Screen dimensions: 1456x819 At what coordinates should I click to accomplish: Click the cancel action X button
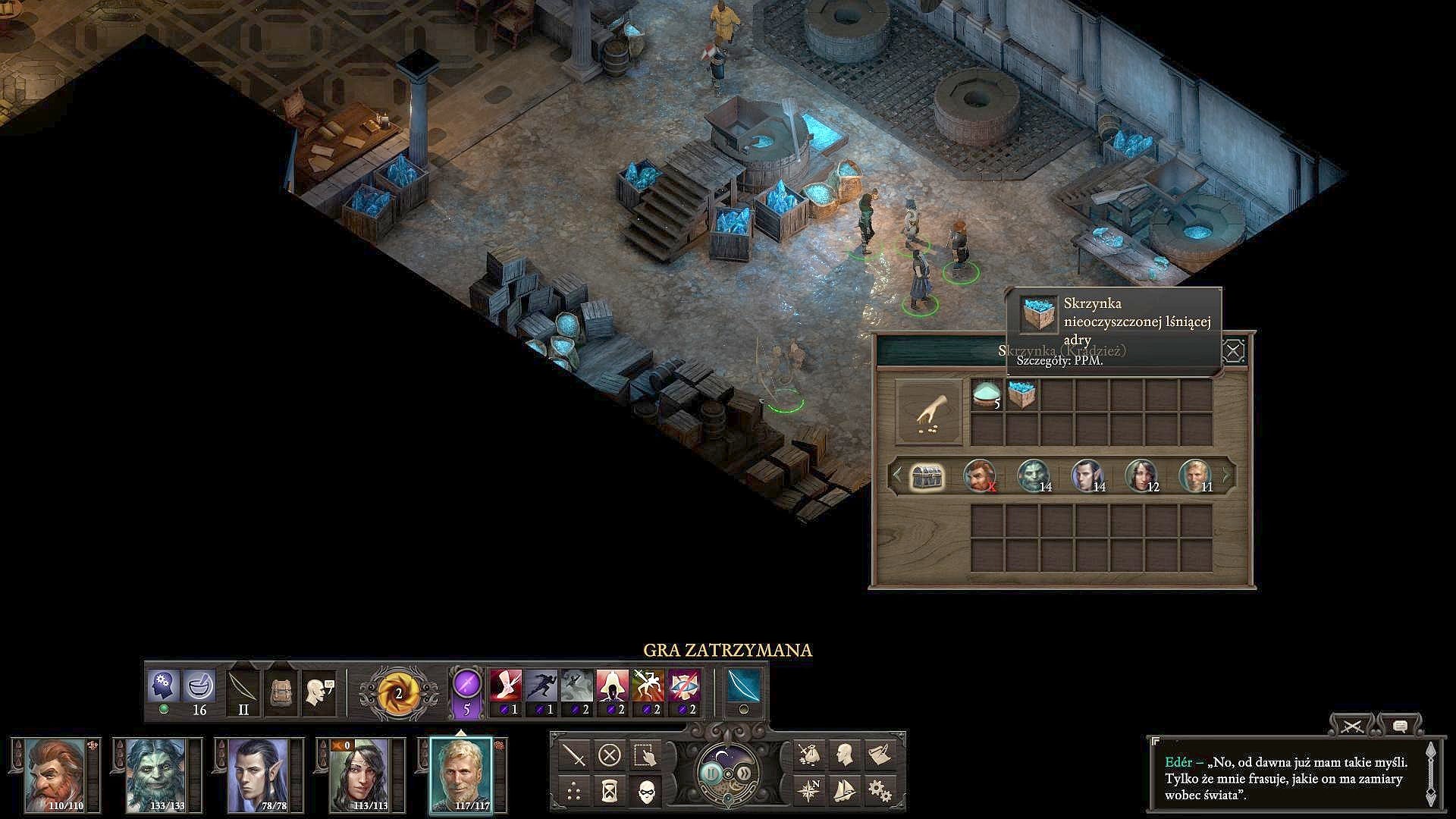[x=608, y=755]
